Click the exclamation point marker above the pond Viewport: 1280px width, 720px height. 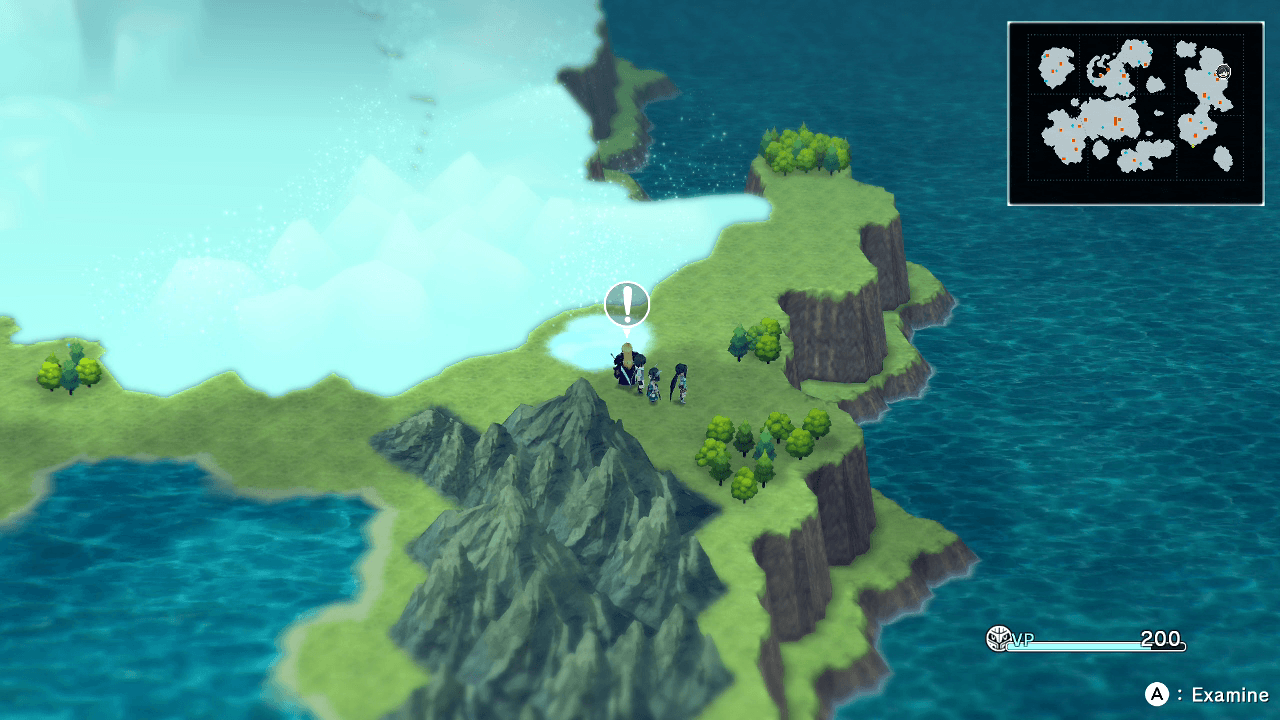point(626,302)
